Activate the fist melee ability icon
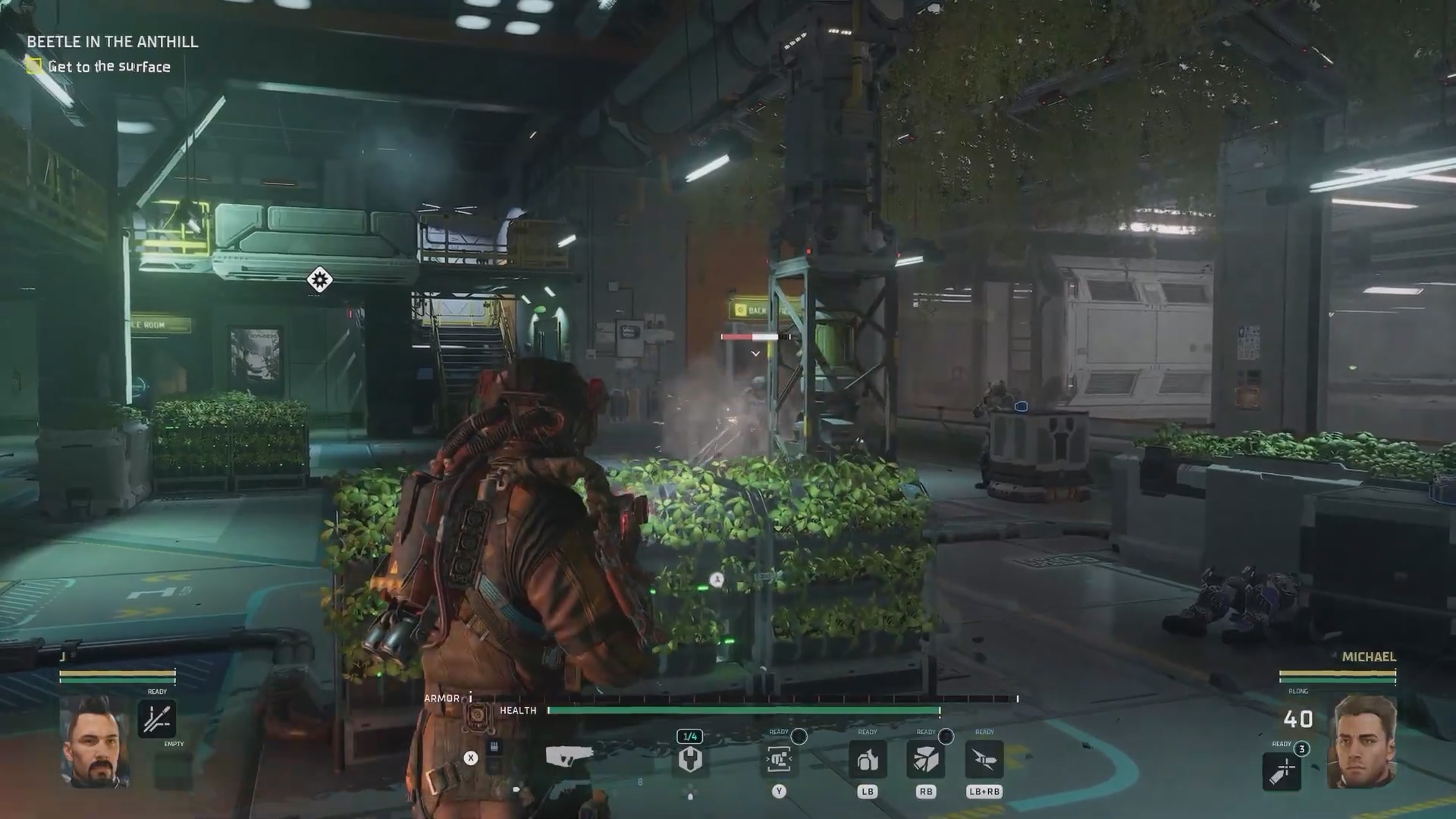1456x819 pixels. tap(779, 759)
